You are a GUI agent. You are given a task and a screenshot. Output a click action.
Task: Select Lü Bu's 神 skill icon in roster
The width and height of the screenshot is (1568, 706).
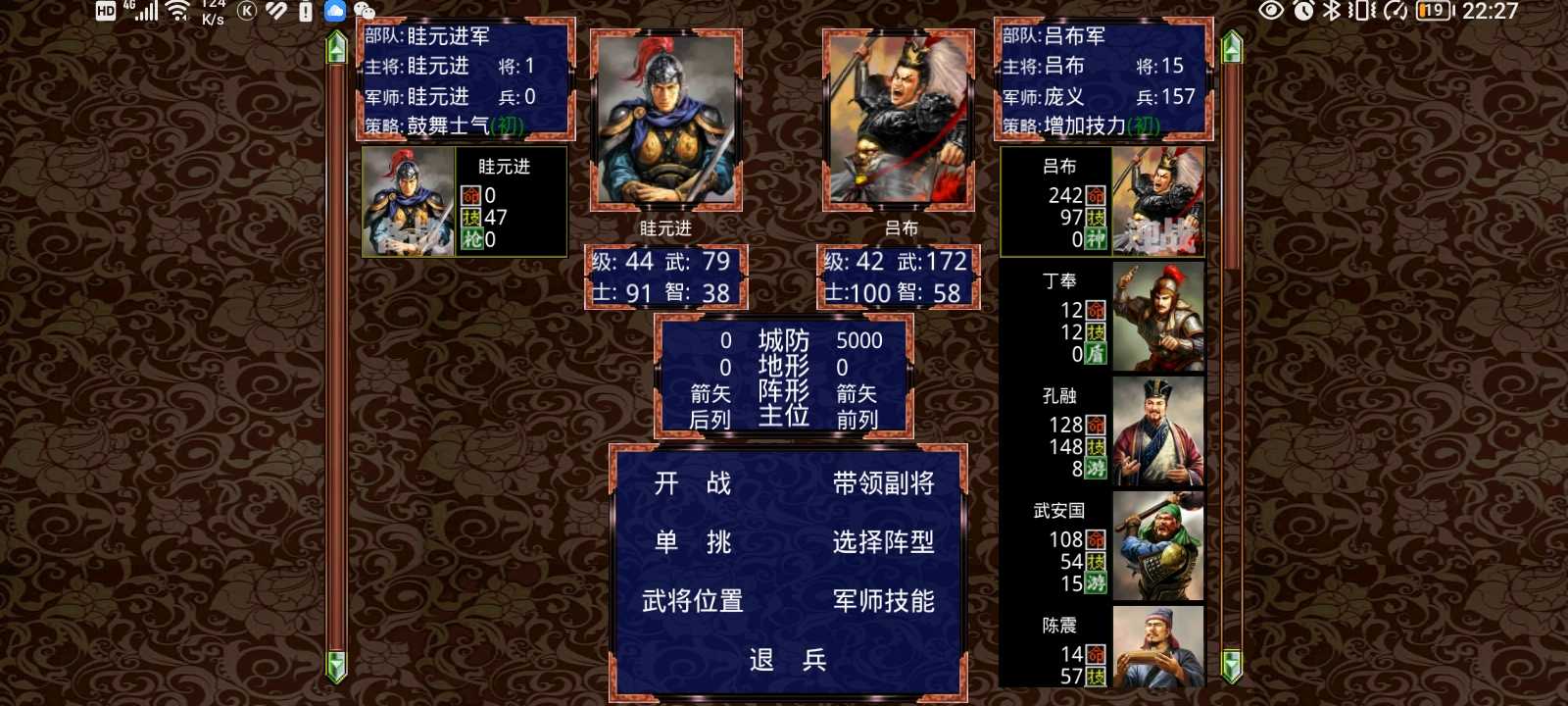point(1098,235)
